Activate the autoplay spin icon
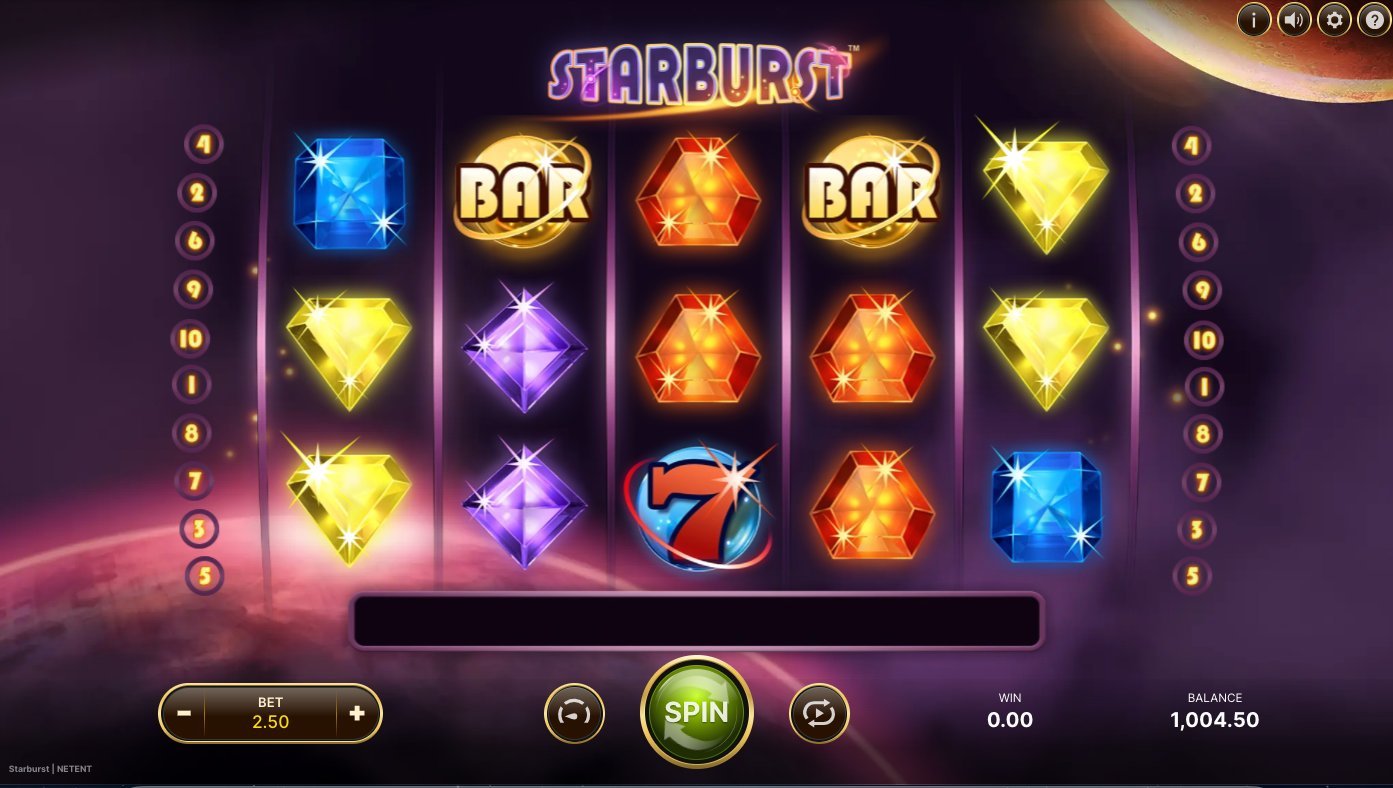Image resolution: width=1393 pixels, height=788 pixels. pos(819,713)
